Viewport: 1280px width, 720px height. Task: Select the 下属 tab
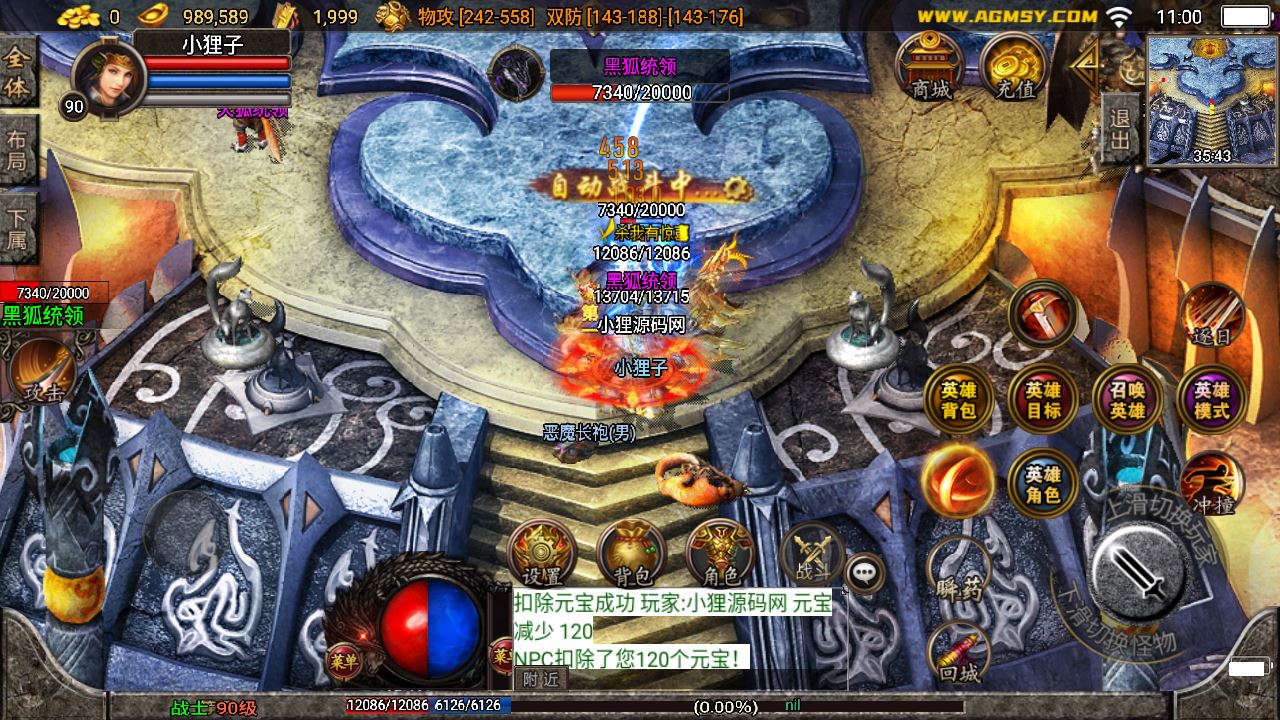[x=18, y=228]
